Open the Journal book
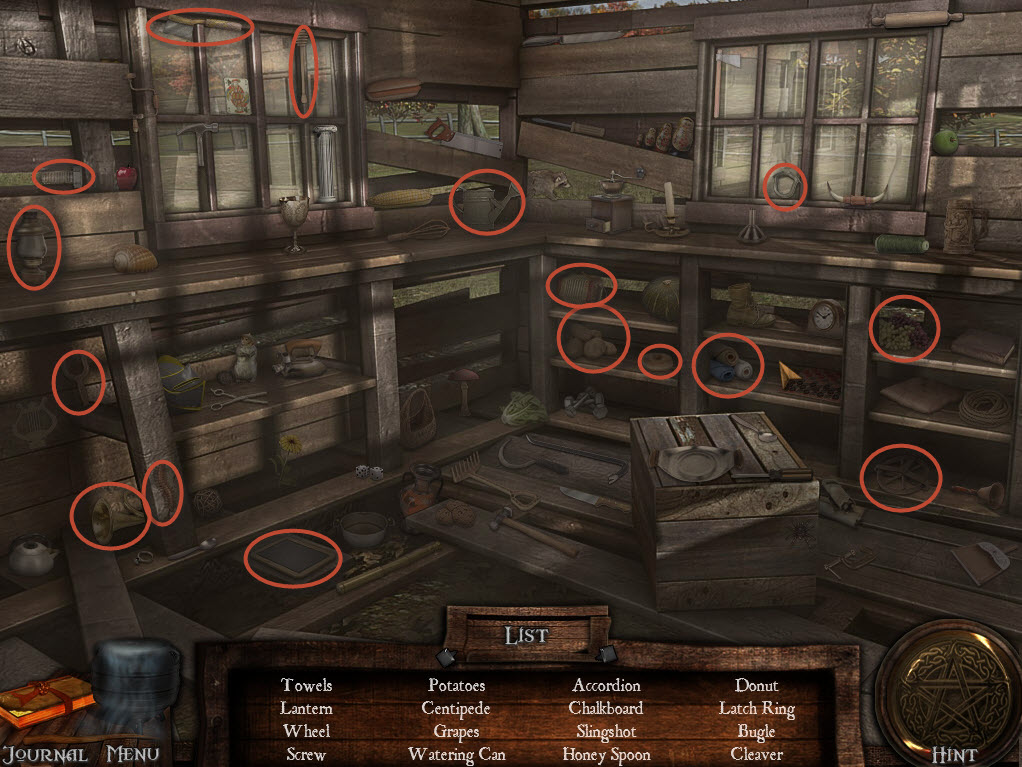Image resolution: width=1022 pixels, height=767 pixels. 45,705
